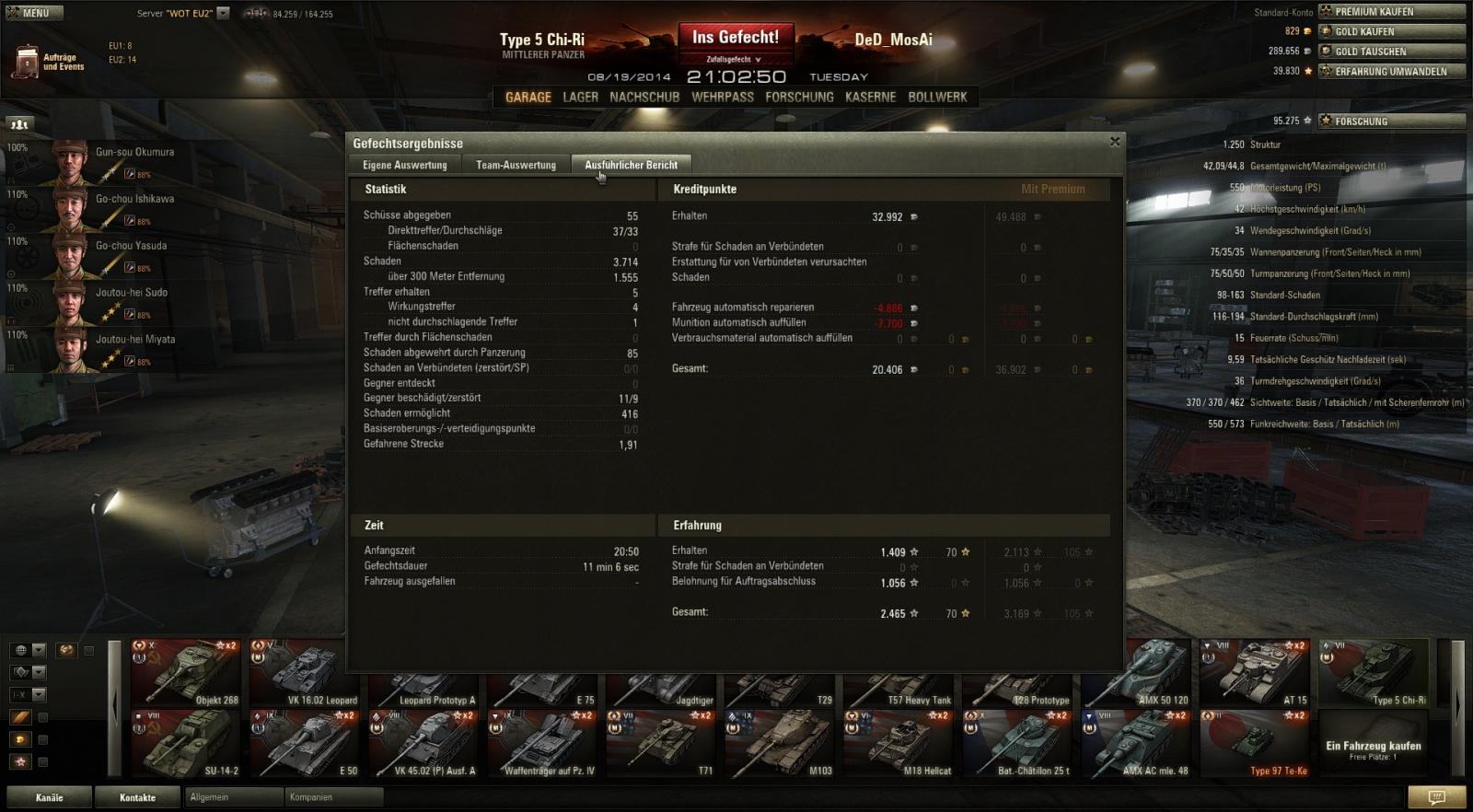Select the Objekt 268 tank in carousel
The height and width of the screenshot is (812, 1473).
(186, 672)
